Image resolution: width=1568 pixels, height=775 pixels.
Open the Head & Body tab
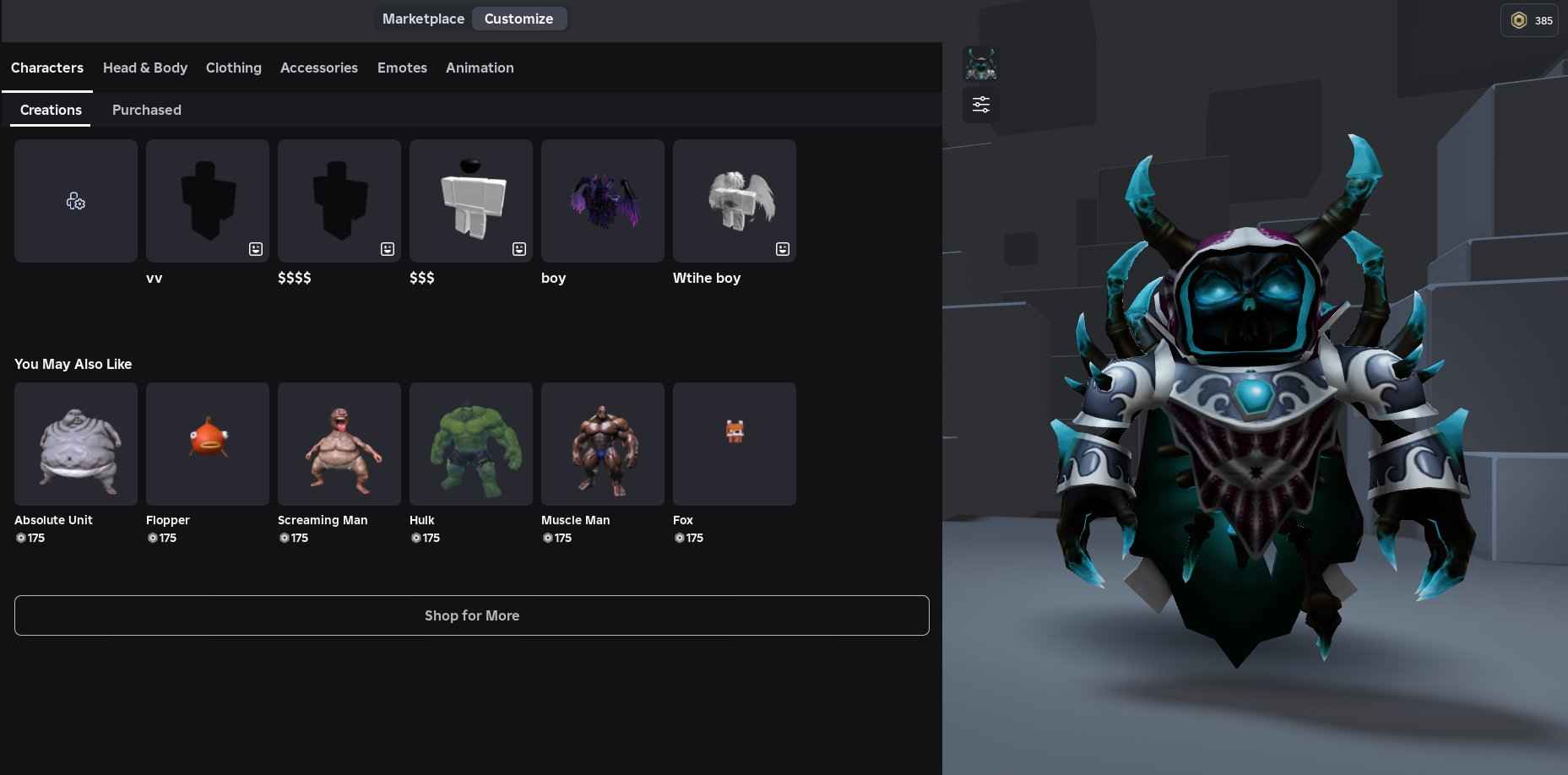[145, 68]
